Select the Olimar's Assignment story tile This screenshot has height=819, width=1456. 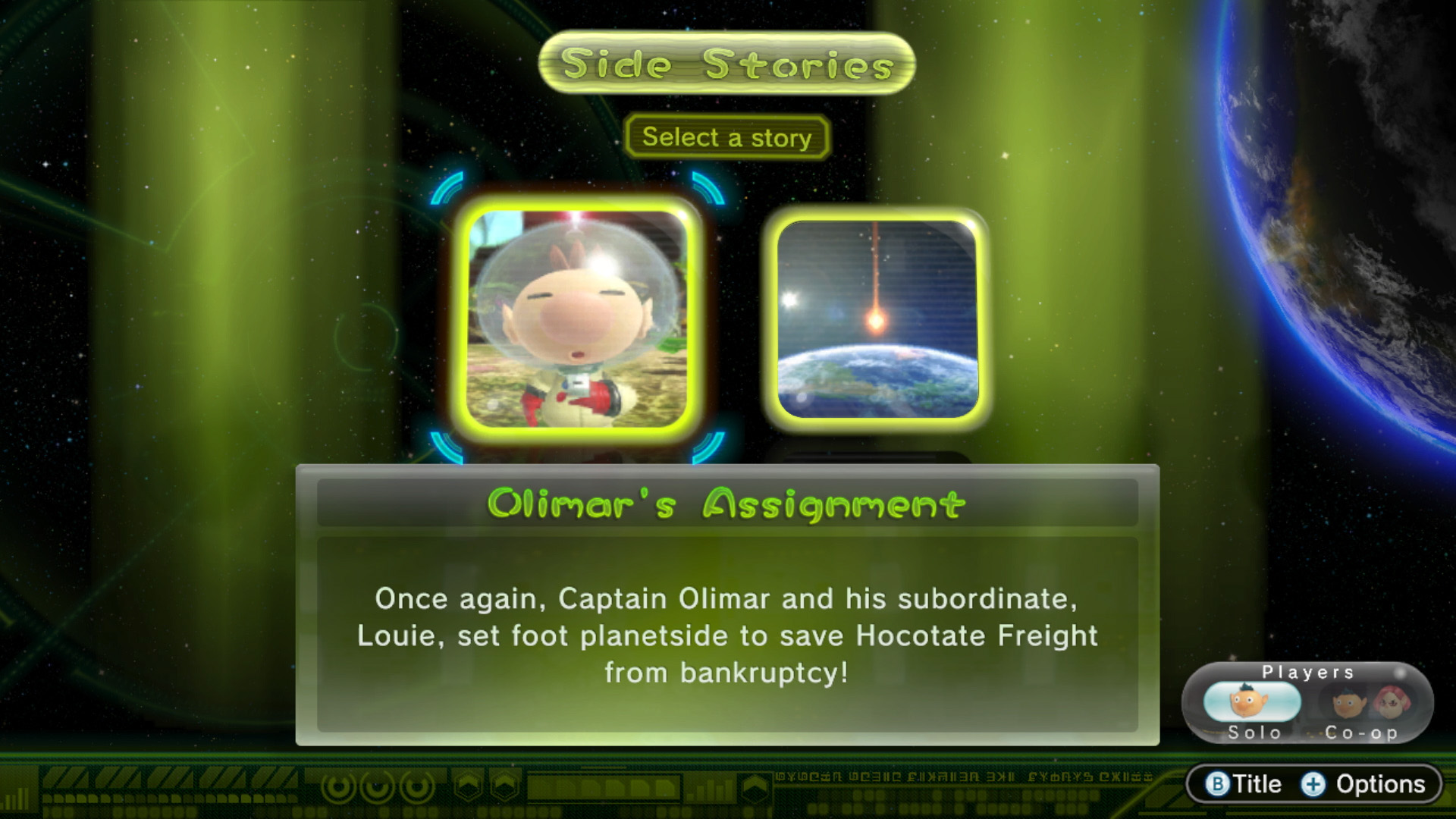577,318
